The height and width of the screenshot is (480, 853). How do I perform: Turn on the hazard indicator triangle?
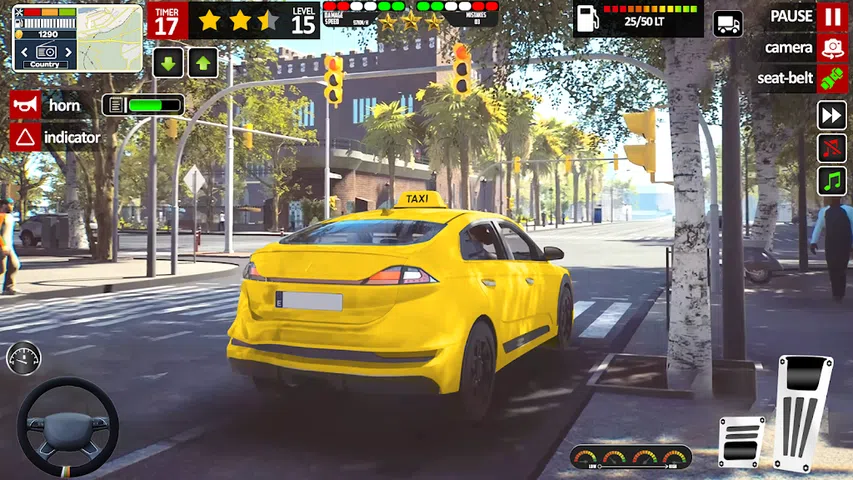coord(26,137)
